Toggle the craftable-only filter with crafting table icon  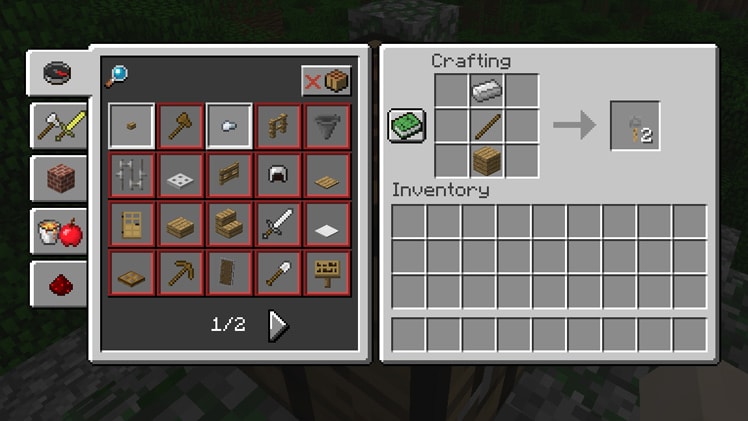tap(327, 81)
